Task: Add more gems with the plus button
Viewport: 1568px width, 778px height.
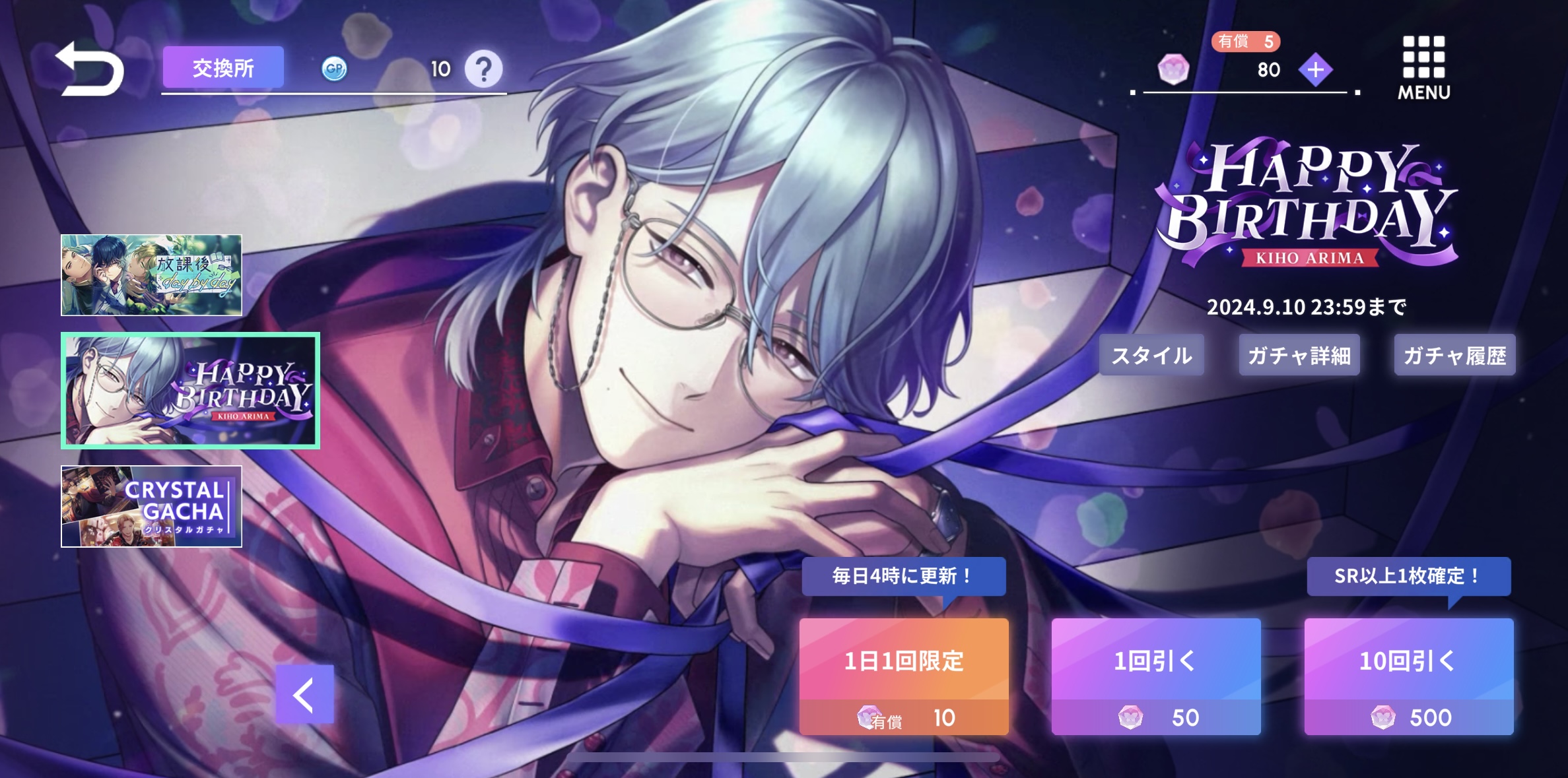Action: tap(1315, 69)
